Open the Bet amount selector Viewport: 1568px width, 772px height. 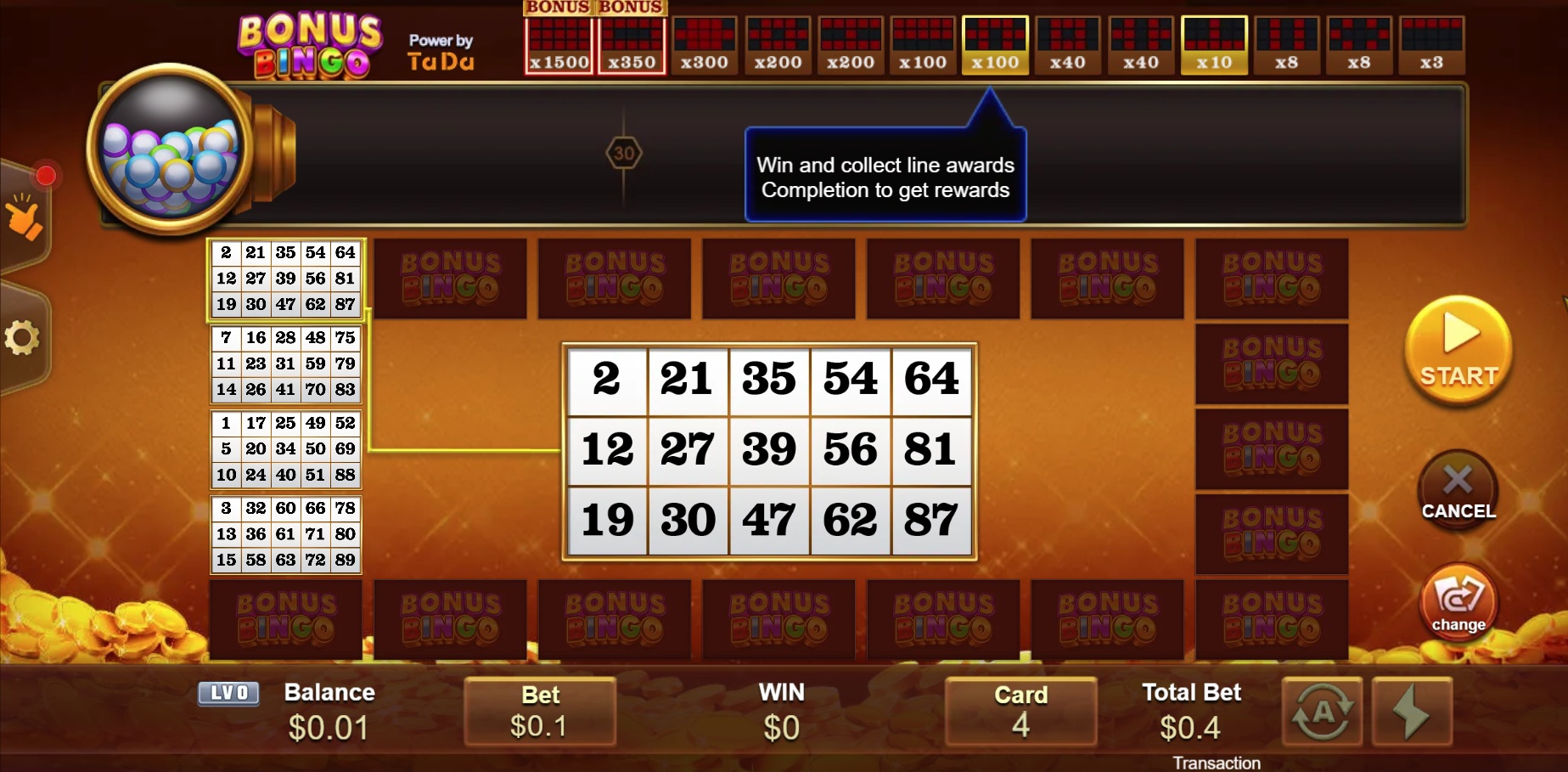[540, 712]
